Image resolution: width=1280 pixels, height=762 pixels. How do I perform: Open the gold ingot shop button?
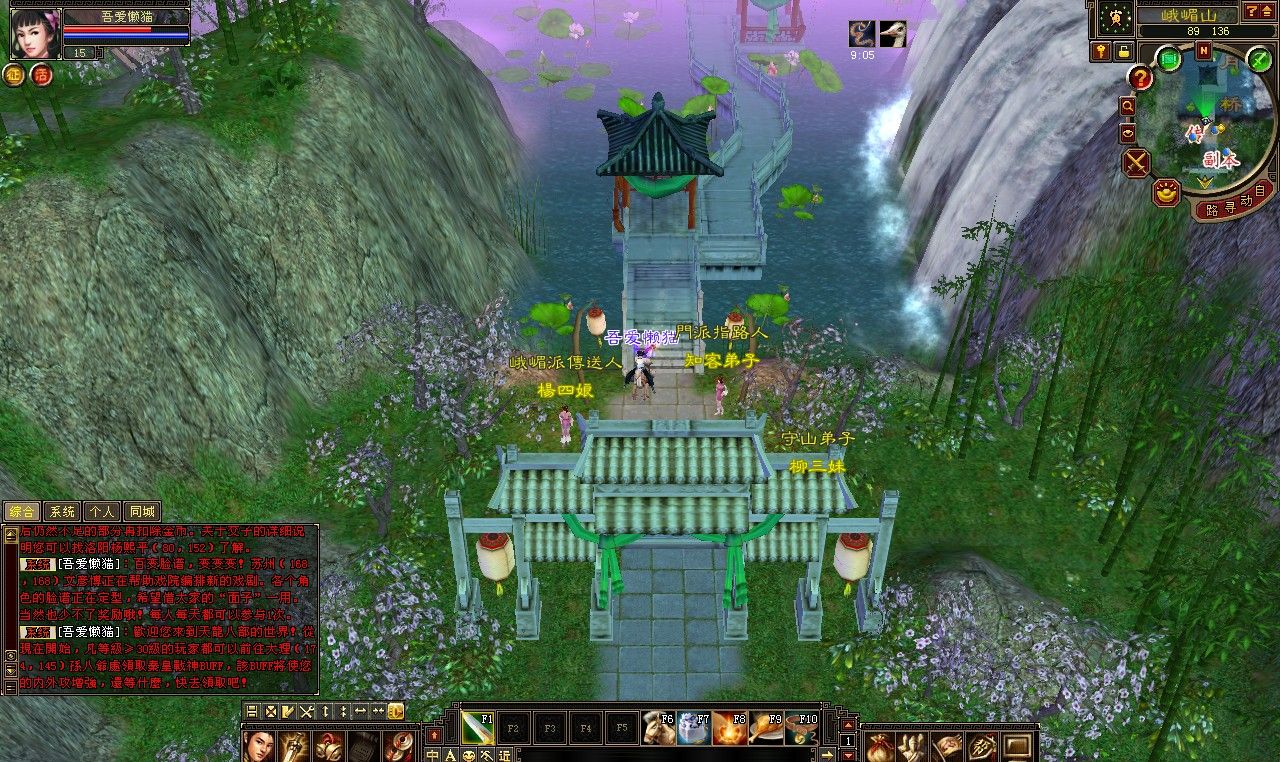(1166, 192)
